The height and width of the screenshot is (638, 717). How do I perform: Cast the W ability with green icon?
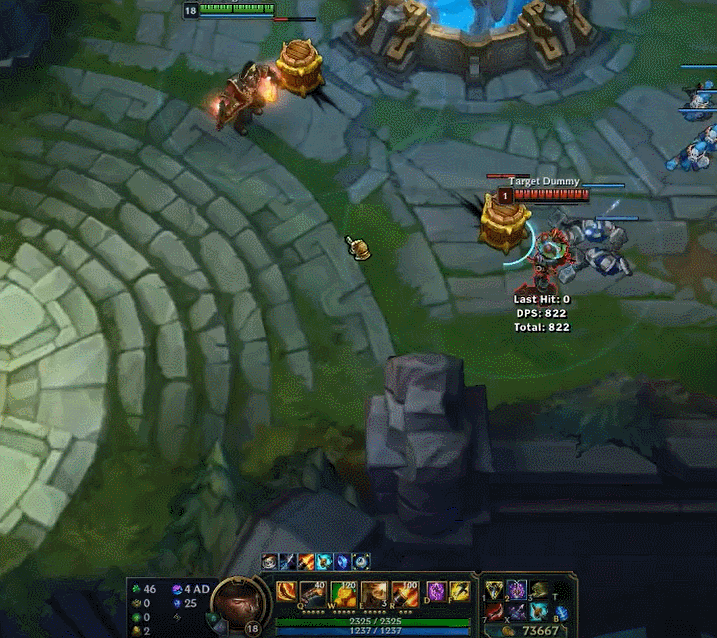344,592
